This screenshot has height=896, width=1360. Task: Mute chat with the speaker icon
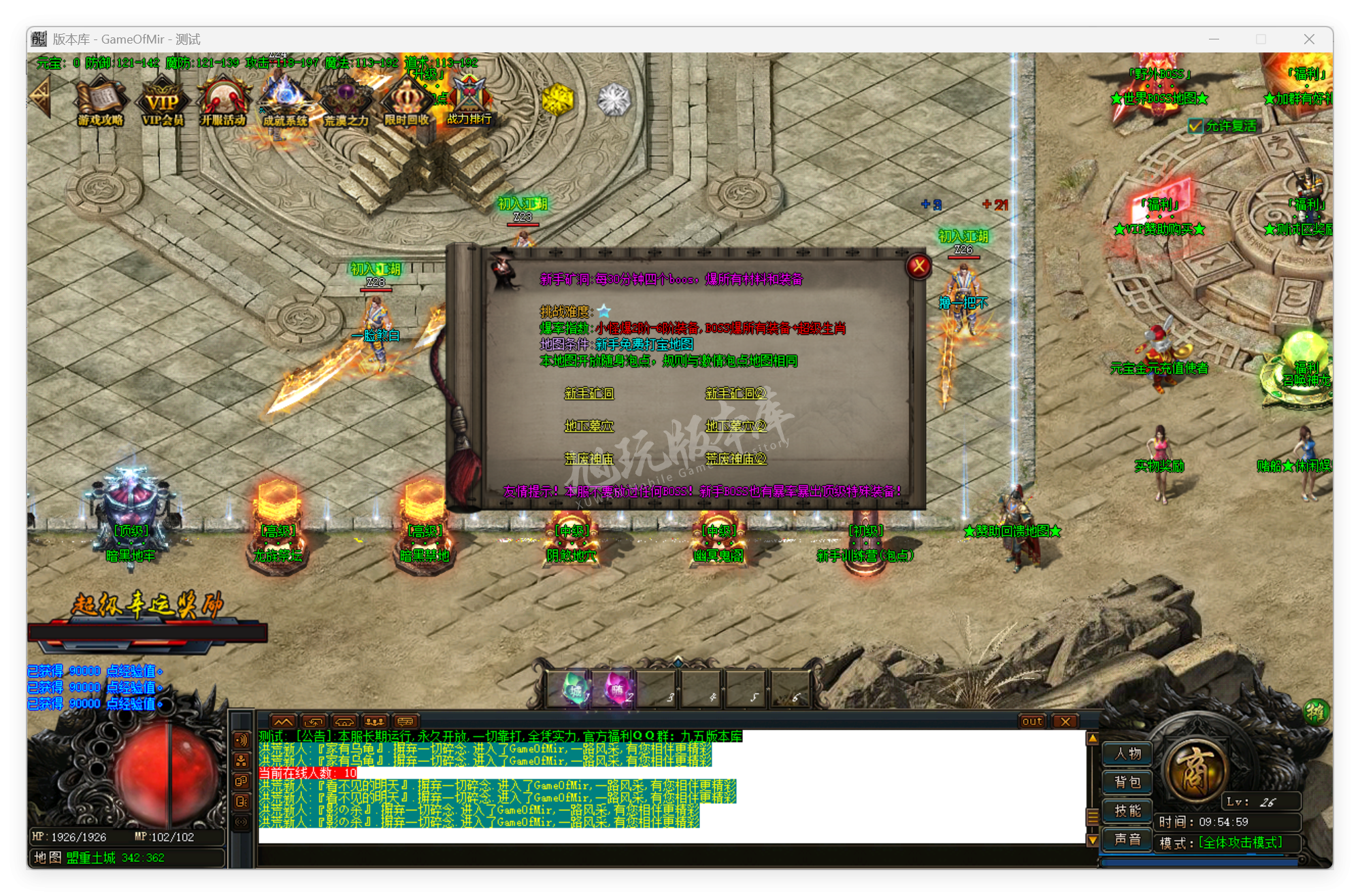[240, 740]
